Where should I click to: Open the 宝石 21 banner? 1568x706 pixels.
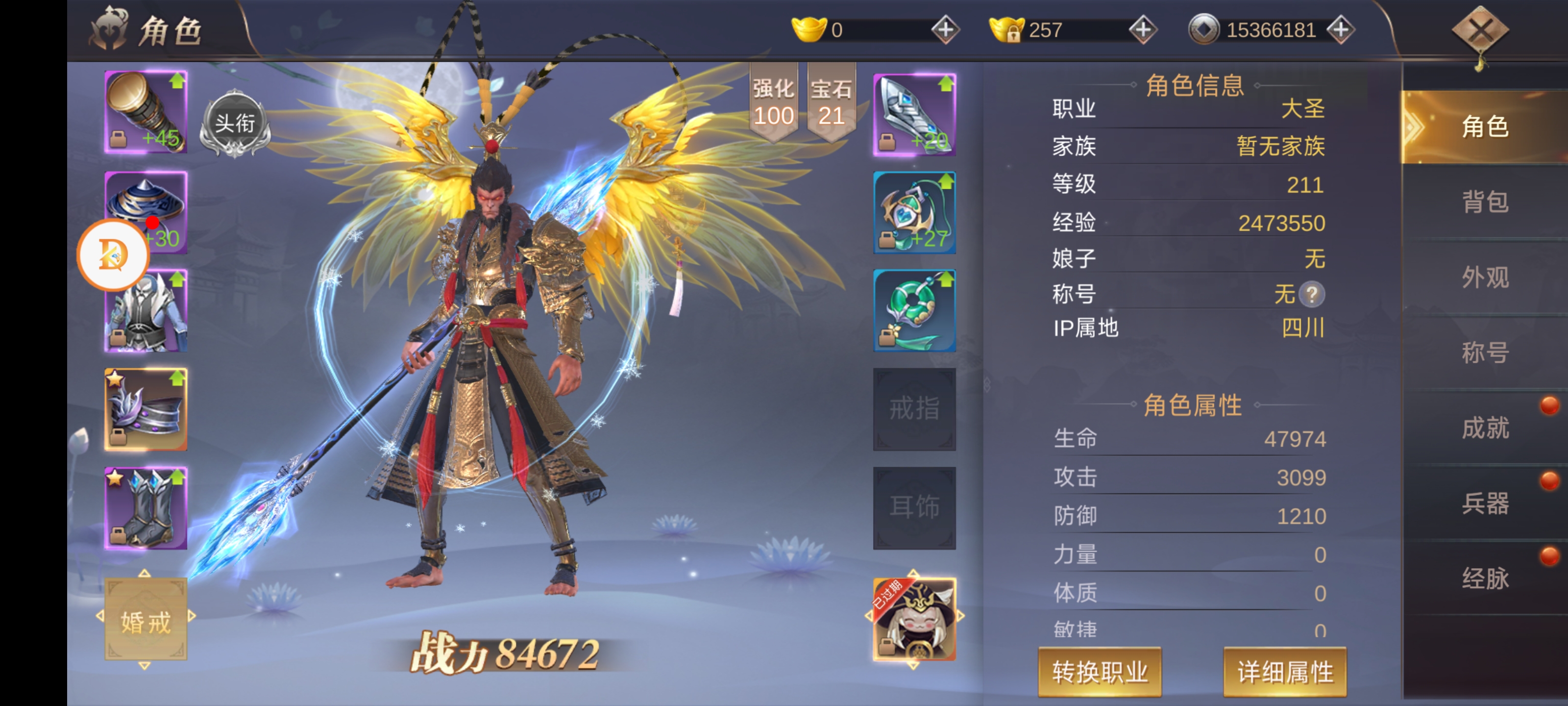831,102
